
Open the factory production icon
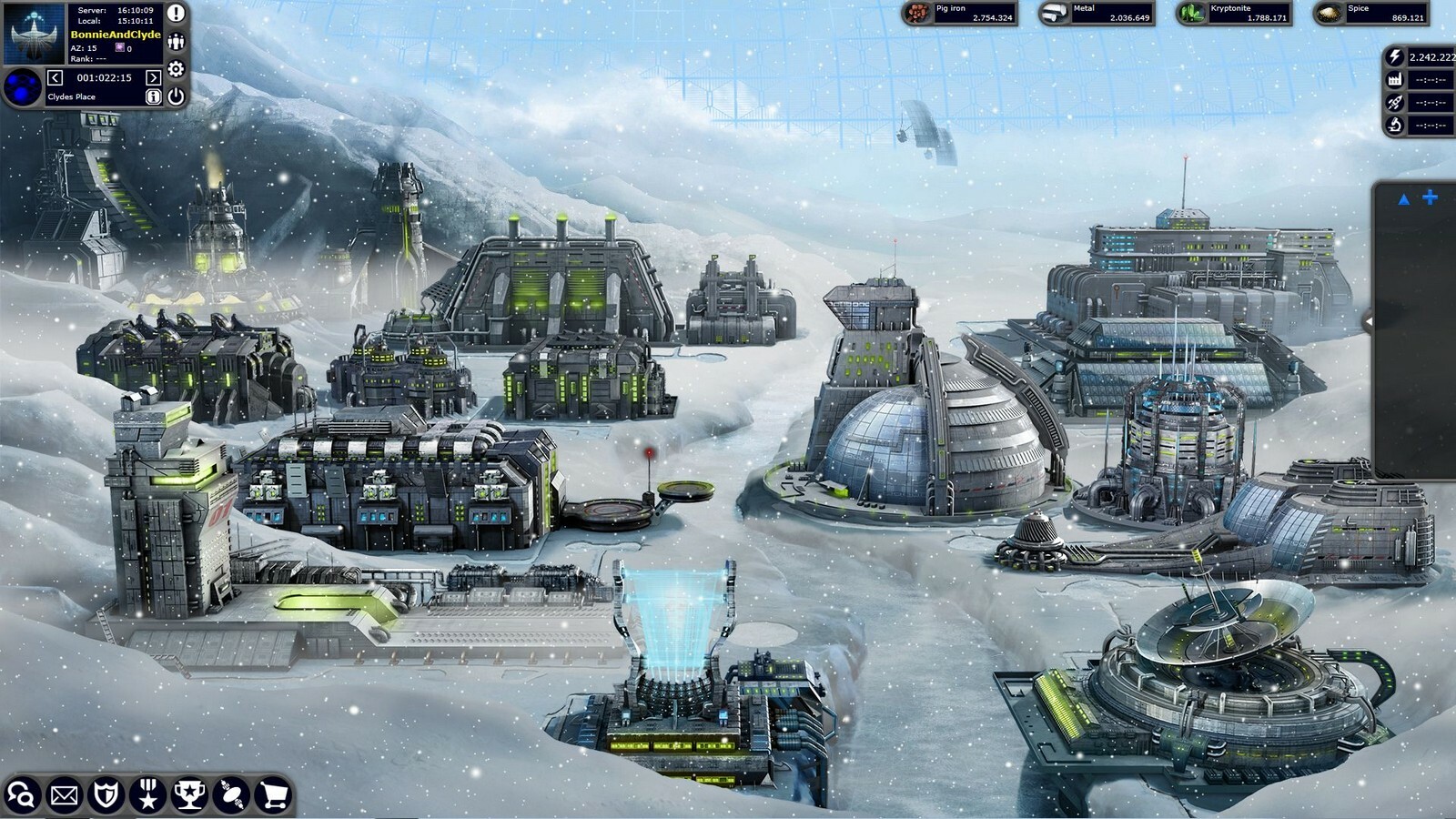pos(1395,79)
